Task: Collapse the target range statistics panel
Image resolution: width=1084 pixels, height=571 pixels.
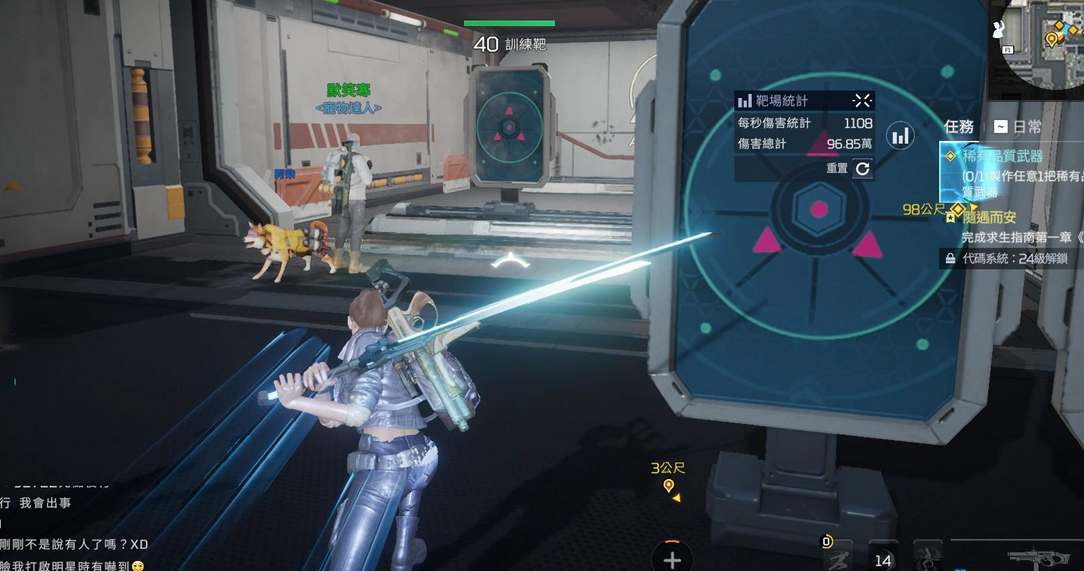Action: point(862,100)
